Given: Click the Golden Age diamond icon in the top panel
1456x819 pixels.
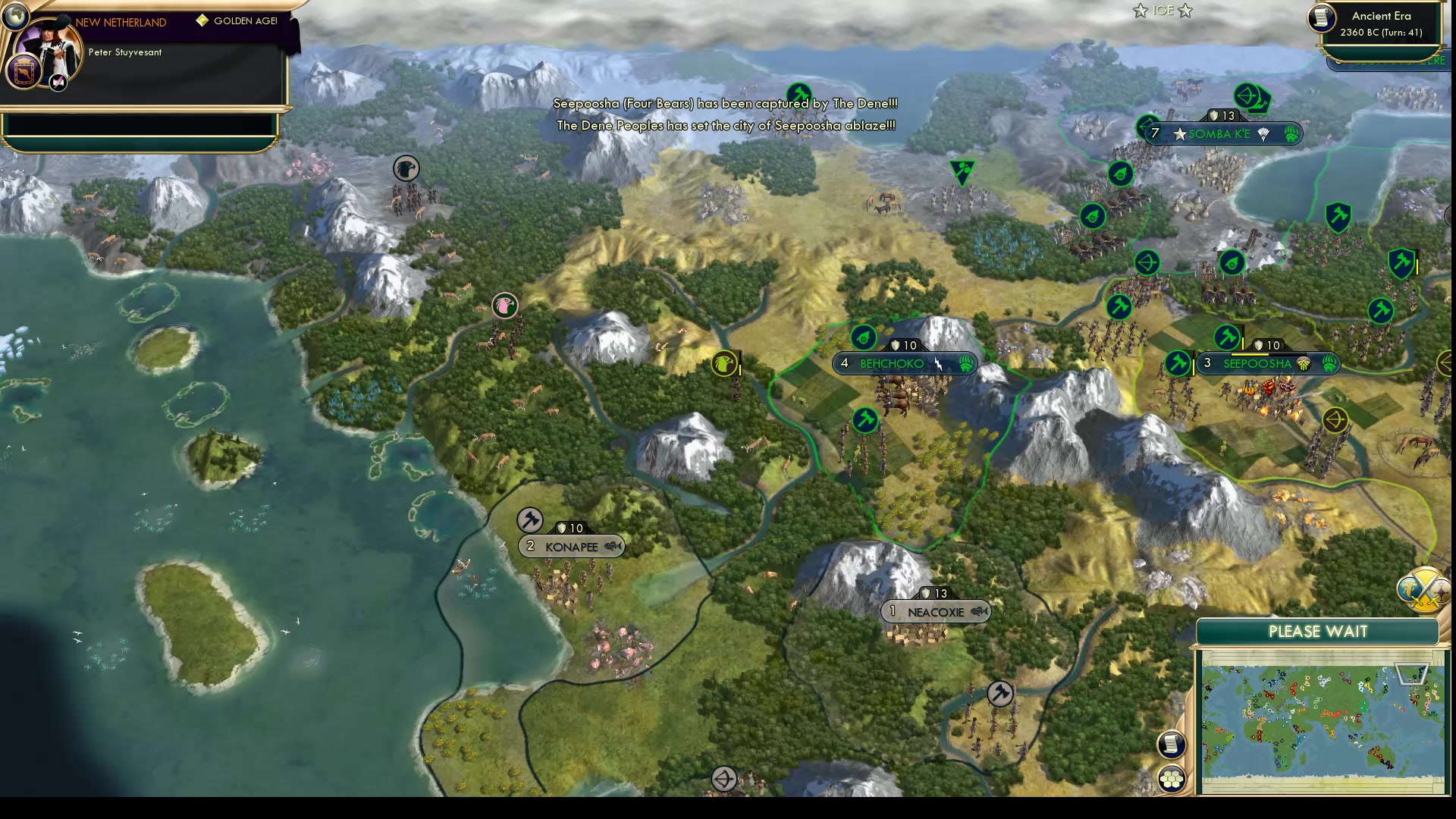Looking at the screenshot, I should tap(202, 21).
